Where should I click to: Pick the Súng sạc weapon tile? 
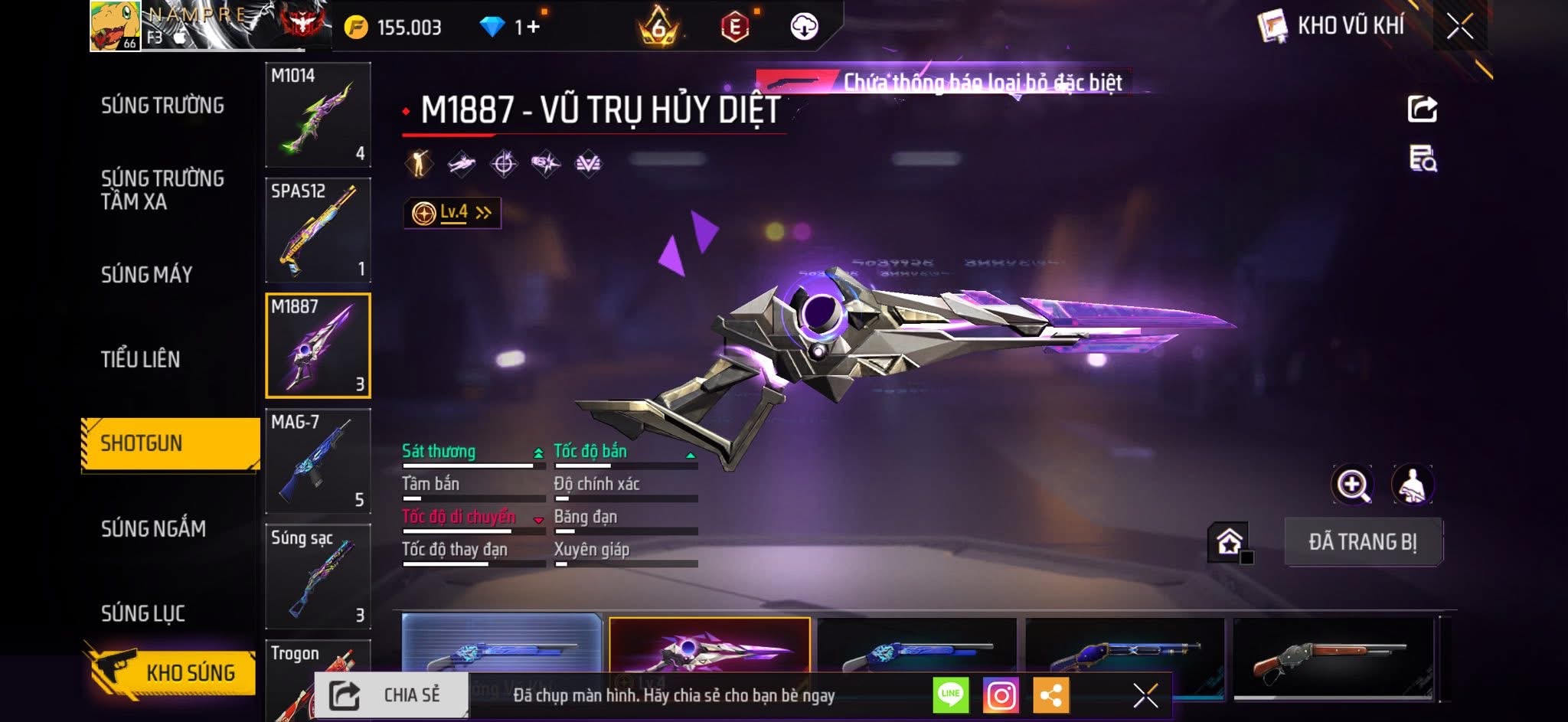318,576
